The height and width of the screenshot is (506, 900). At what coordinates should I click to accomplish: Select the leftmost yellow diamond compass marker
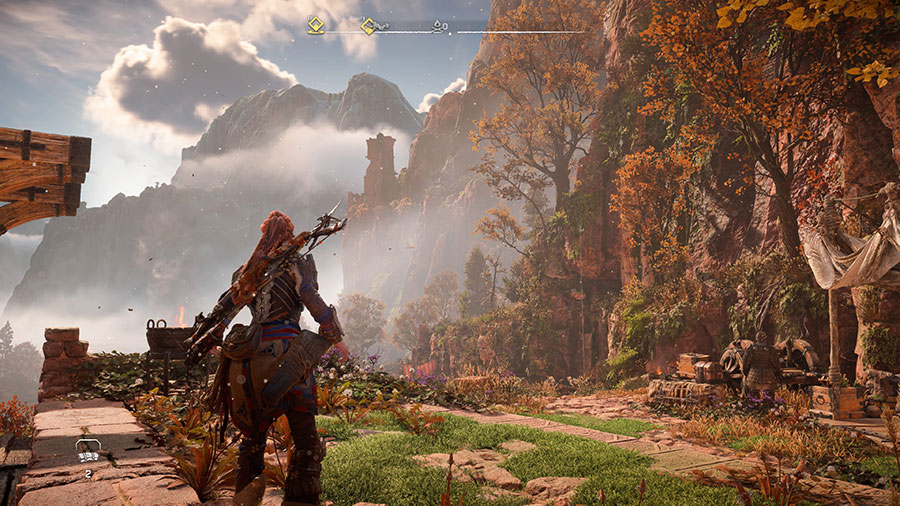tap(315, 26)
